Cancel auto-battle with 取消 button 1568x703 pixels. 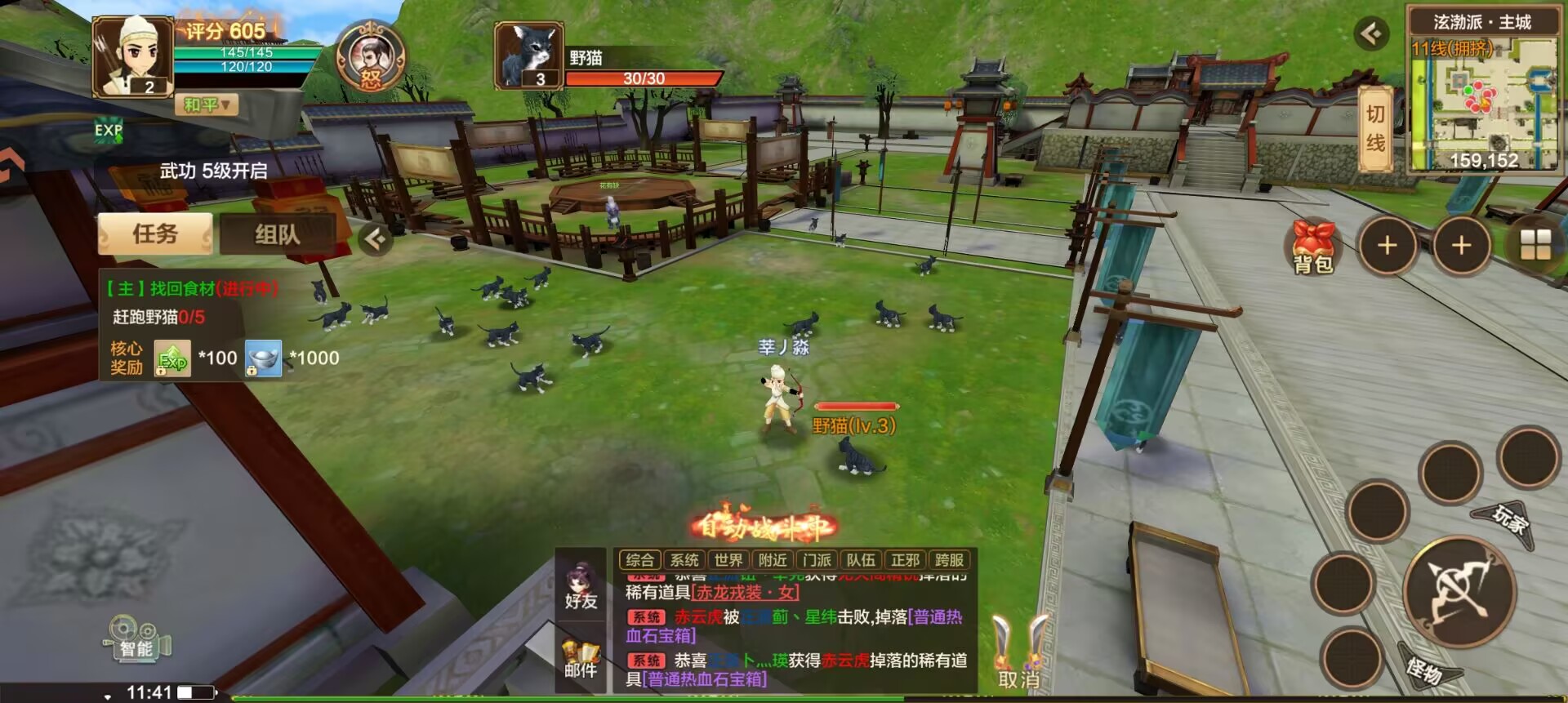point(1019,653)
